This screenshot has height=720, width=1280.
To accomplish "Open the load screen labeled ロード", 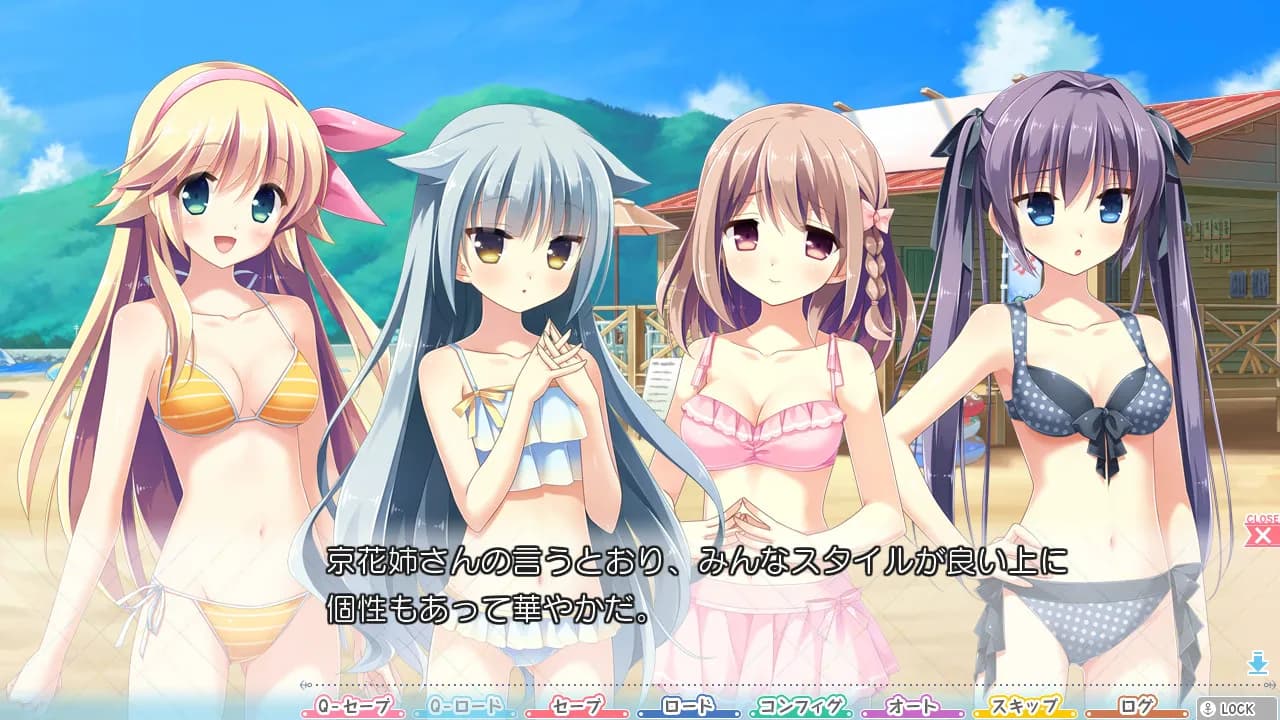I will 686,706.
